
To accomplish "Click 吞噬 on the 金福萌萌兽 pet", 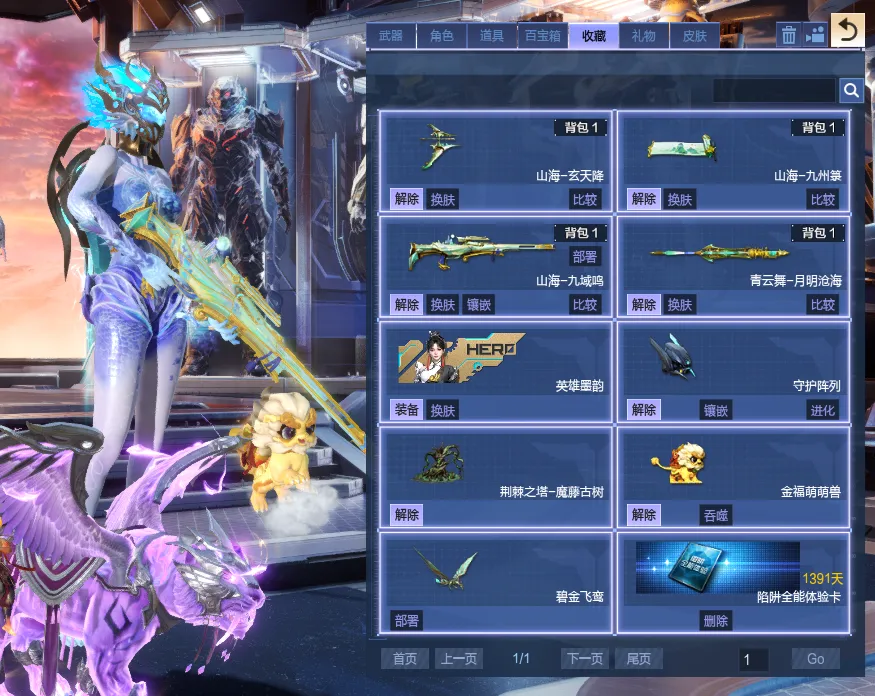I will click(715, 515).
